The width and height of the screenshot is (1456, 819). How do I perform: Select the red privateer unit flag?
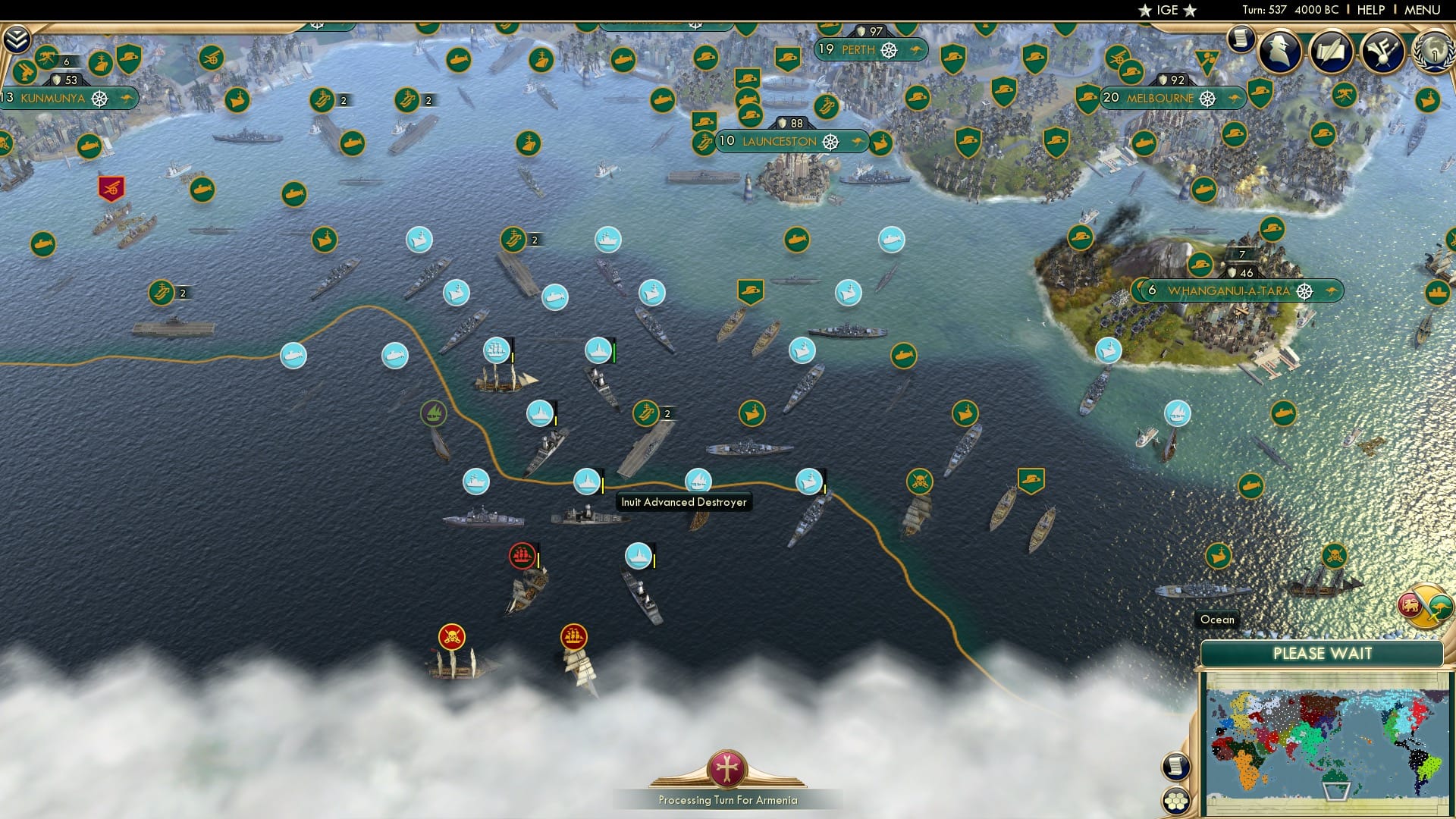point(522,554)
